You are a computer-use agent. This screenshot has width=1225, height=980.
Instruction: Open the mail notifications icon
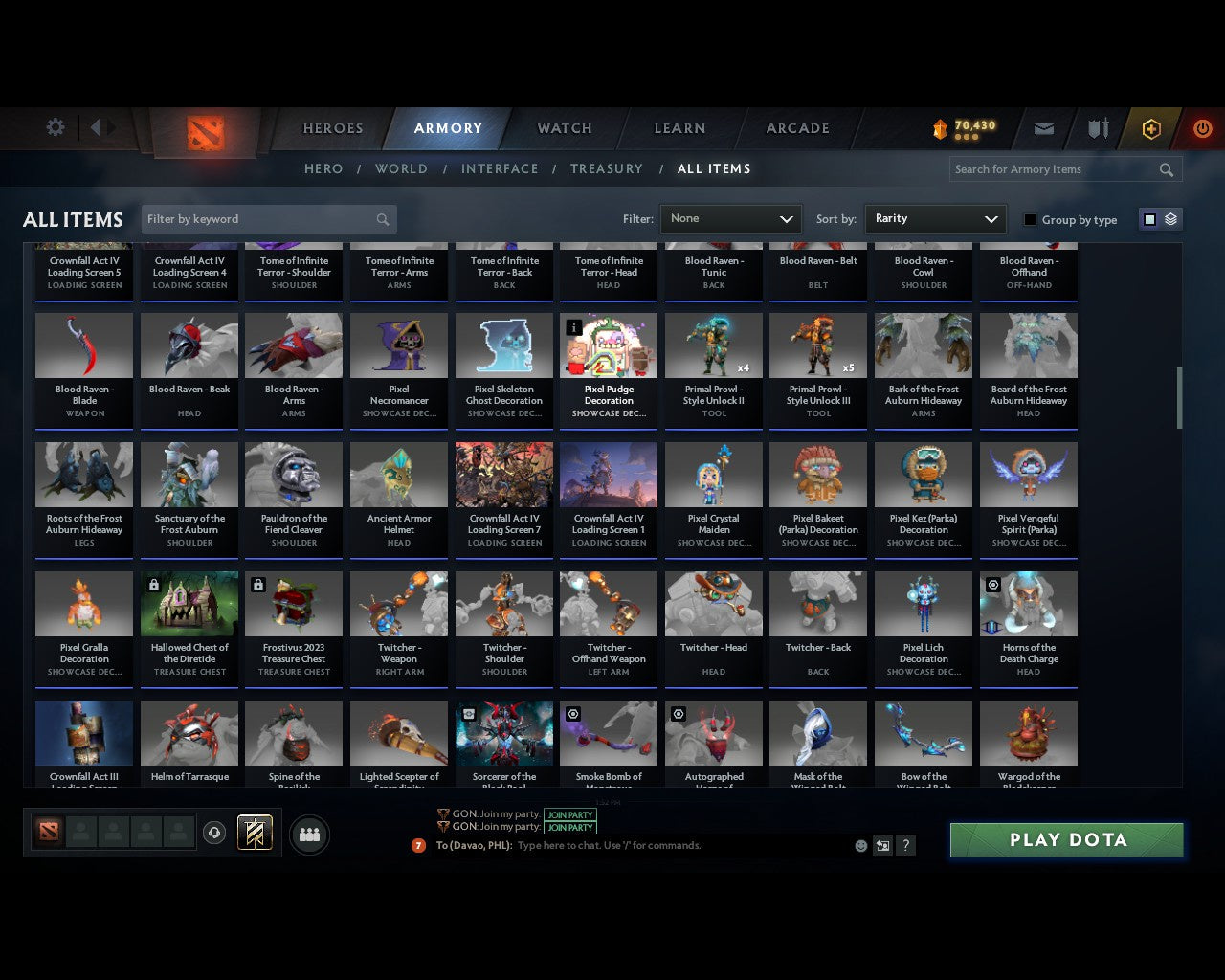point(1043,128)
